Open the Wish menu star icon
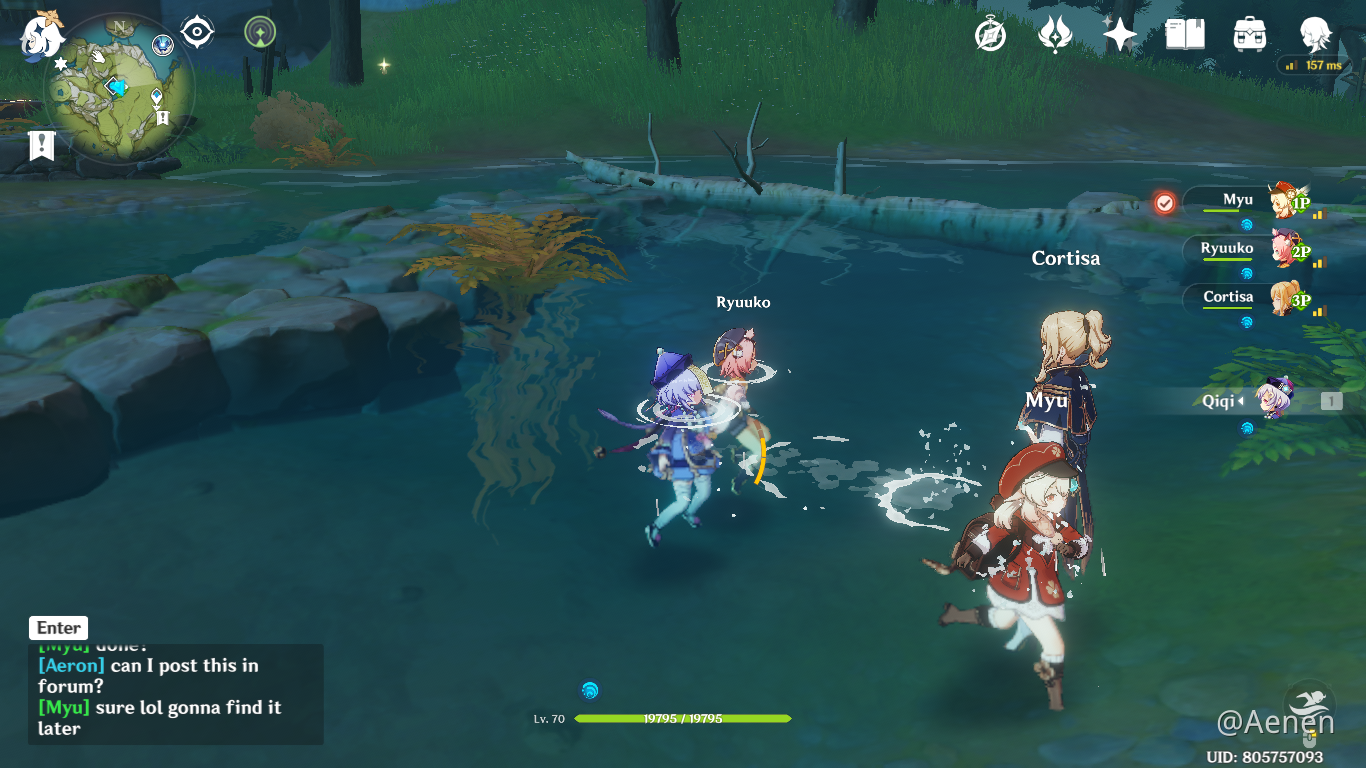 click(x=1118, y=33)
